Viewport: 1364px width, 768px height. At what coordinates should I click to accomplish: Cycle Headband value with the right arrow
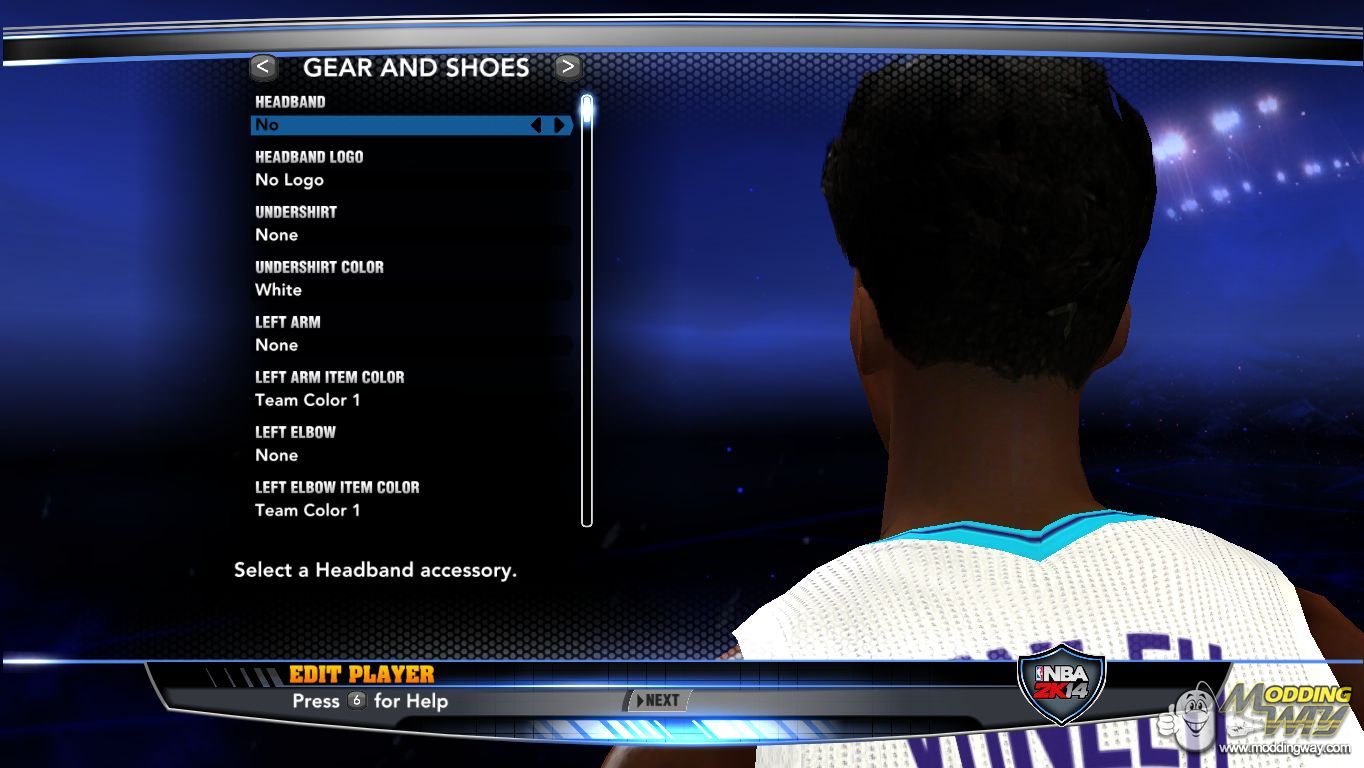coord(559,125)
